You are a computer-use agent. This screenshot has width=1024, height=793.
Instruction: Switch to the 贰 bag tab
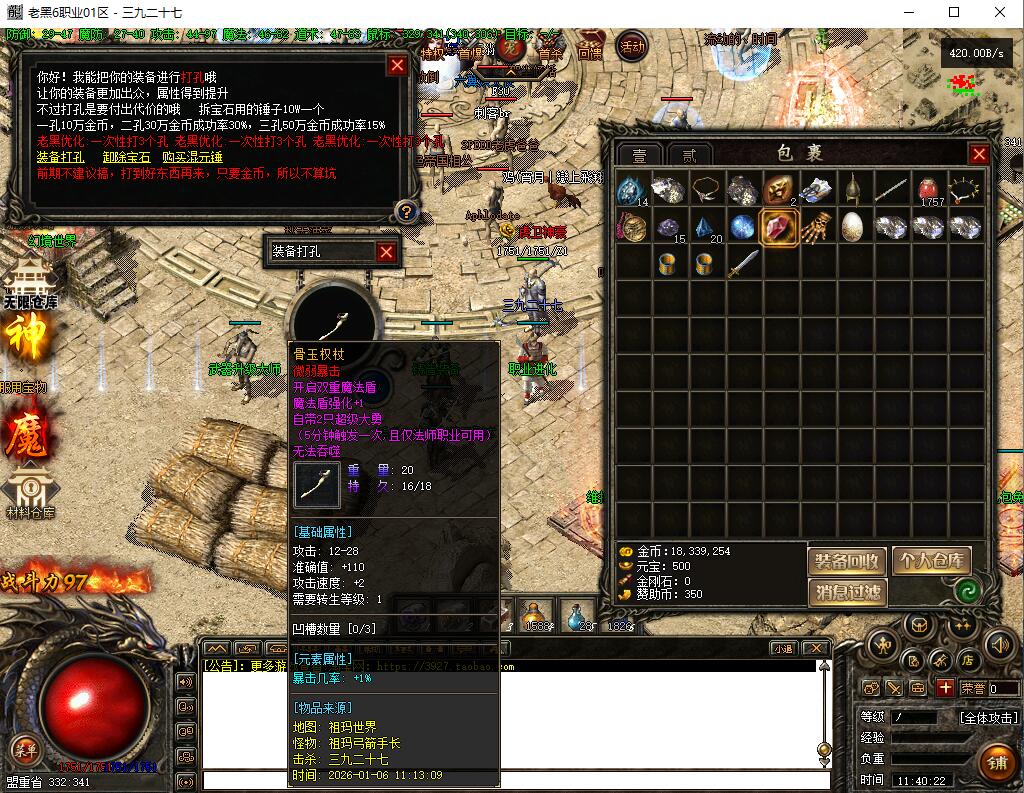689,155
